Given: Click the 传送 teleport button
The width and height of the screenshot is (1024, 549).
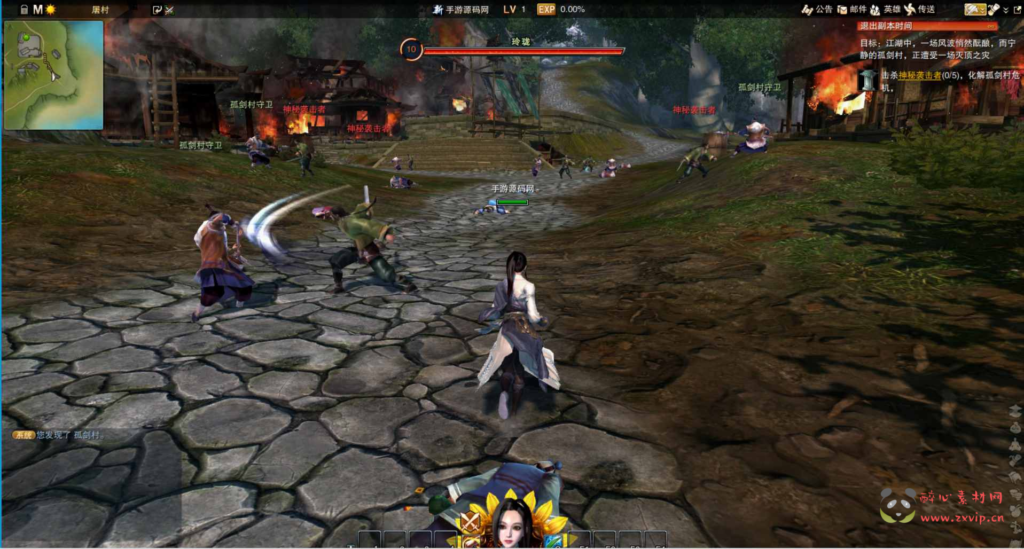Looking at the screenshot, I should point(921,9).
